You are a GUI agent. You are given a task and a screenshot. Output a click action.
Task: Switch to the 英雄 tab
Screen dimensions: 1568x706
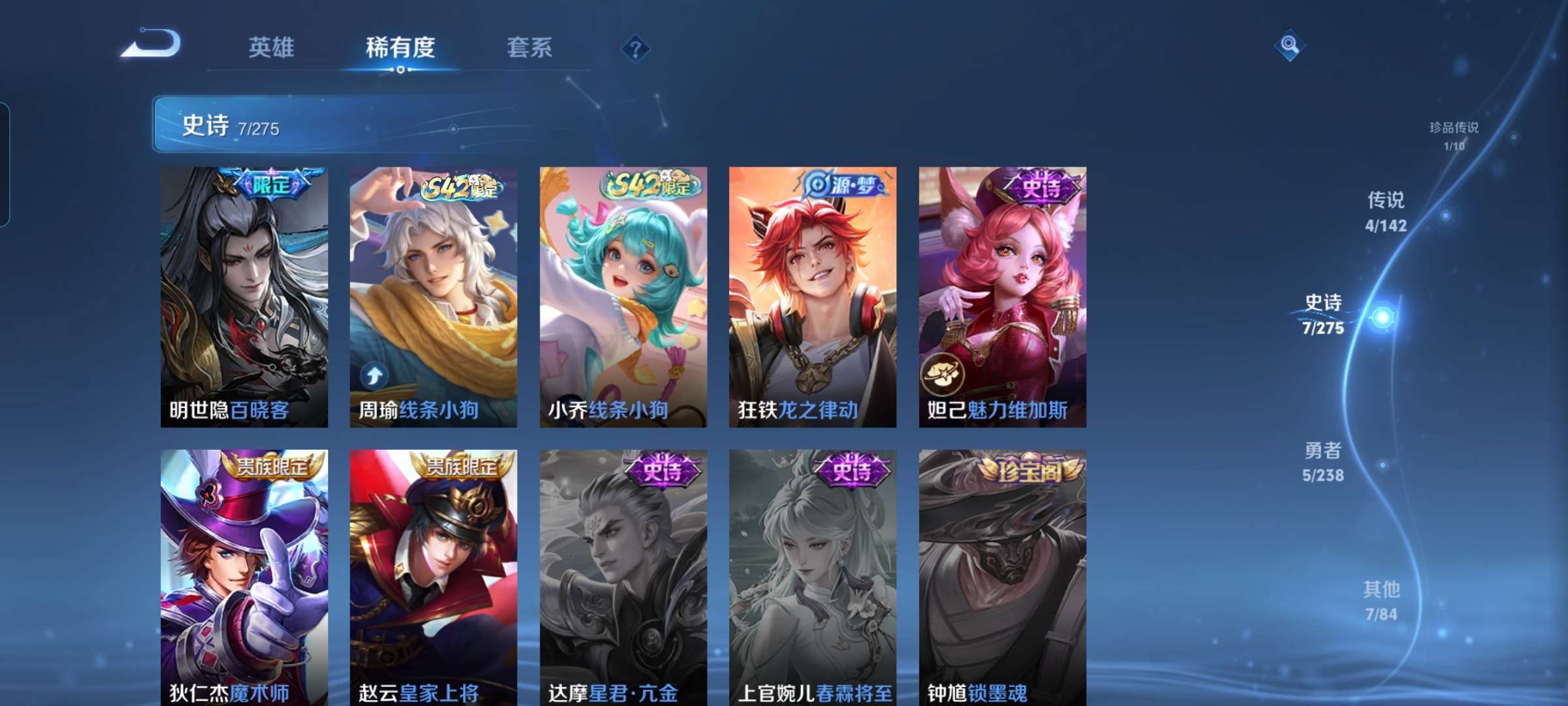tap(273, 47)
